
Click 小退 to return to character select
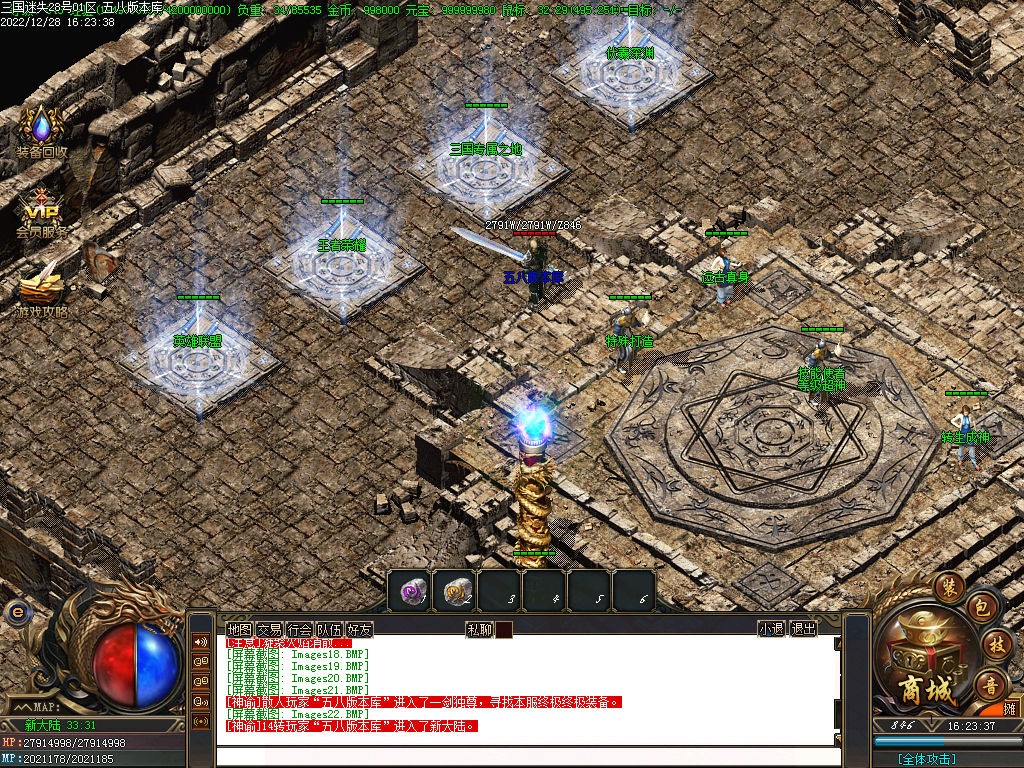coord(771,629)
